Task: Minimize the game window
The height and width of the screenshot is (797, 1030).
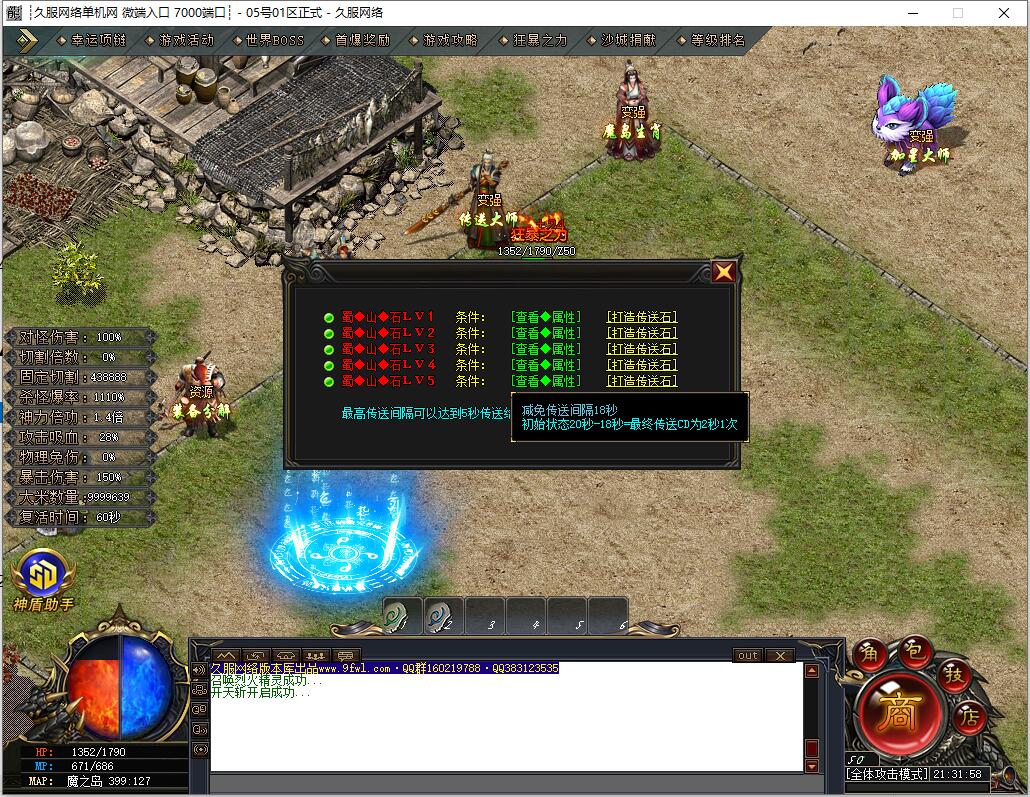Action: tap(911, 13)
